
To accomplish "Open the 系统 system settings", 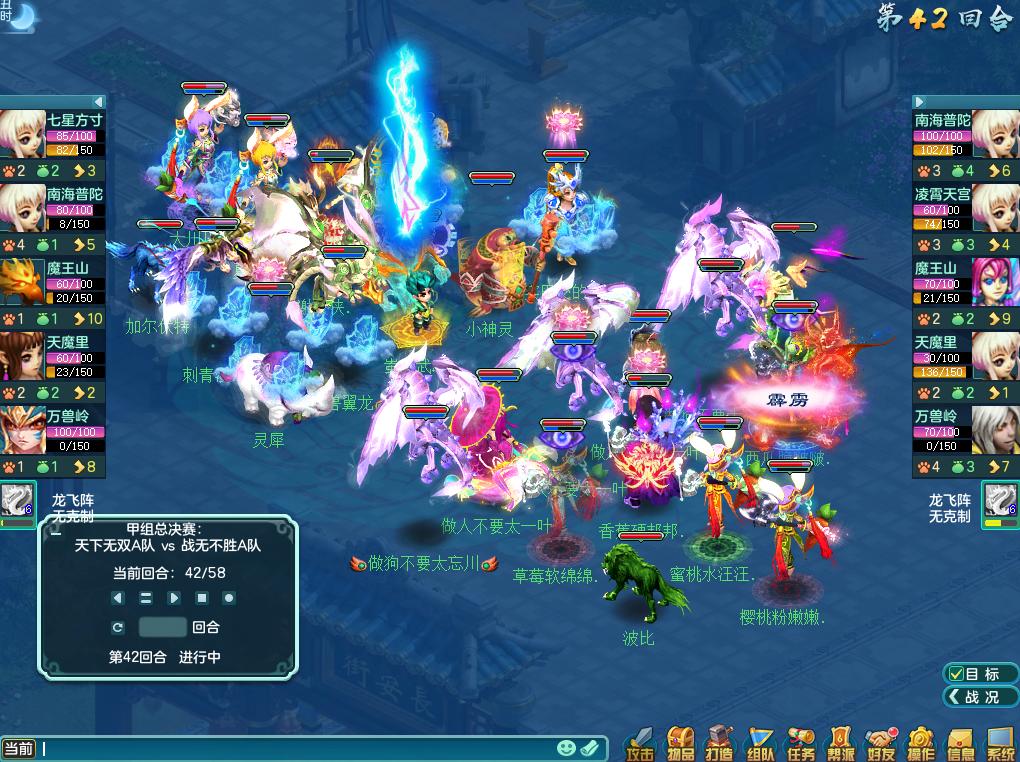I will click(1000, 743).
